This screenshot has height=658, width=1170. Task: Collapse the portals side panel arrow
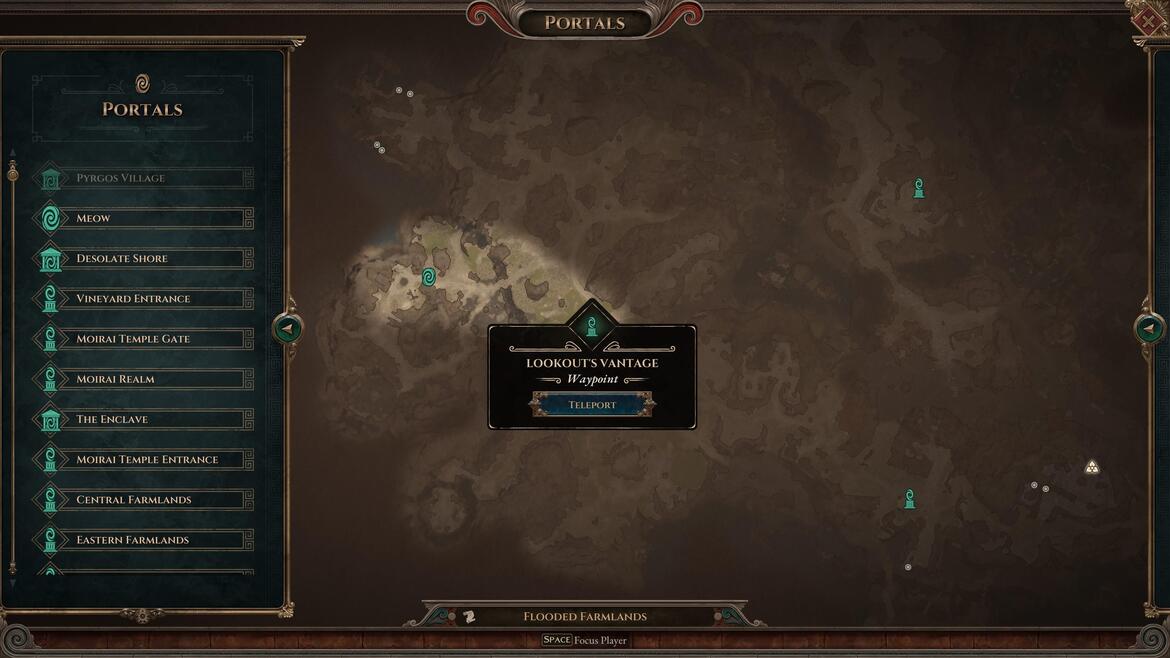tap(288, 328)
